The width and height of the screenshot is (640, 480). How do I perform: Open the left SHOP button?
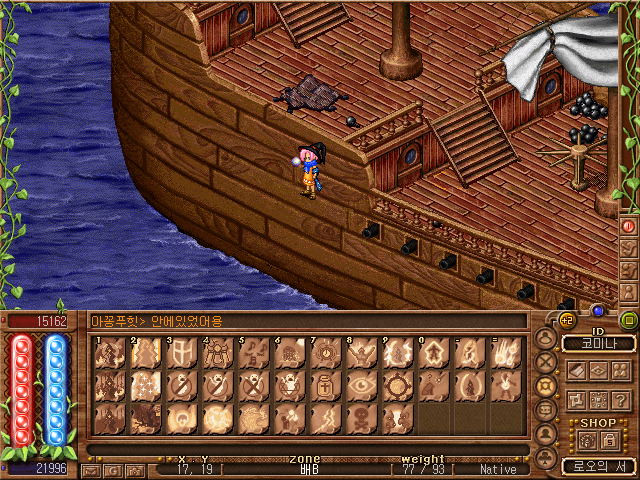point(587,440)
